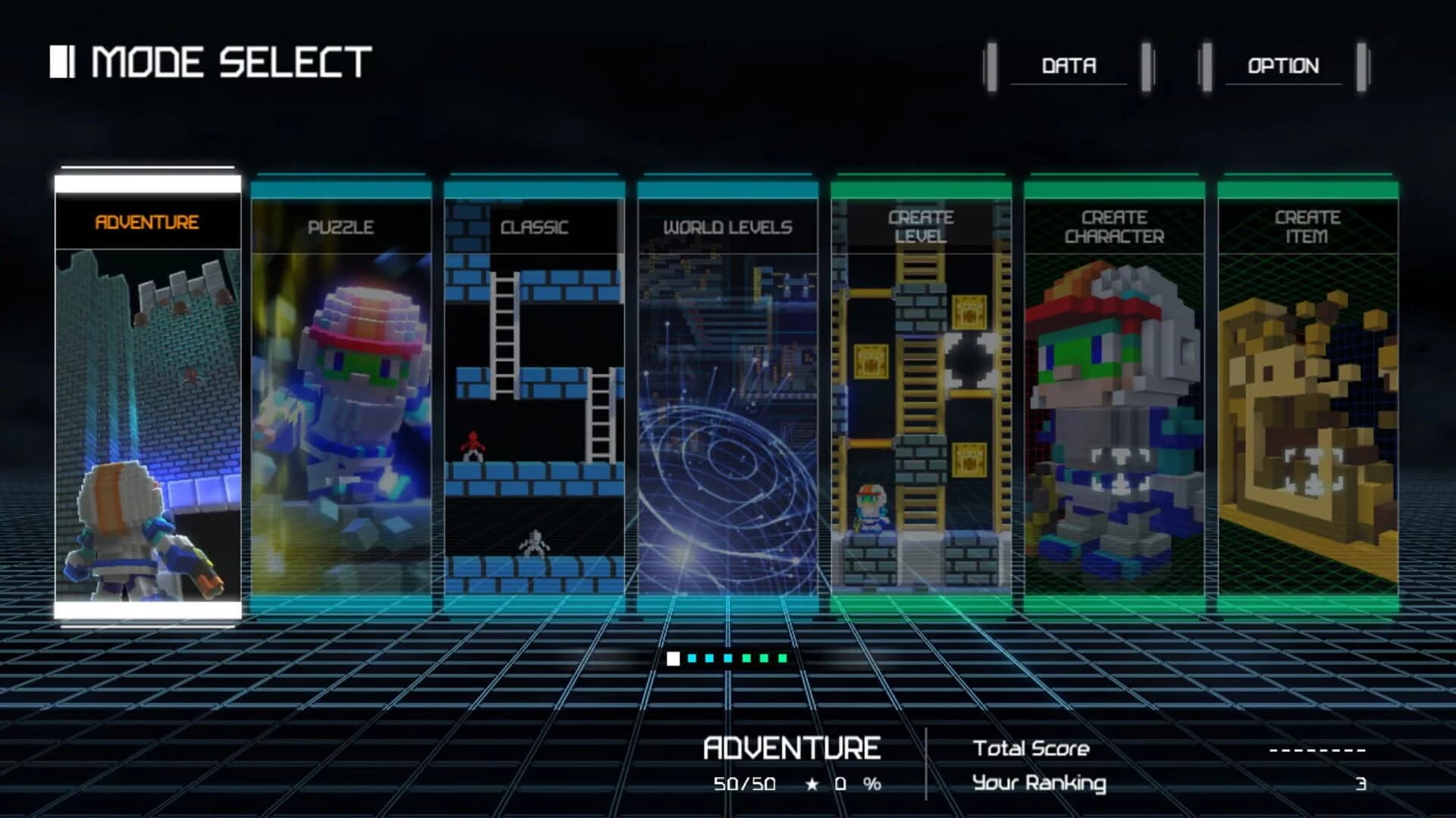
Task: Open the DATA menu
Action: tap(1069, 66)
